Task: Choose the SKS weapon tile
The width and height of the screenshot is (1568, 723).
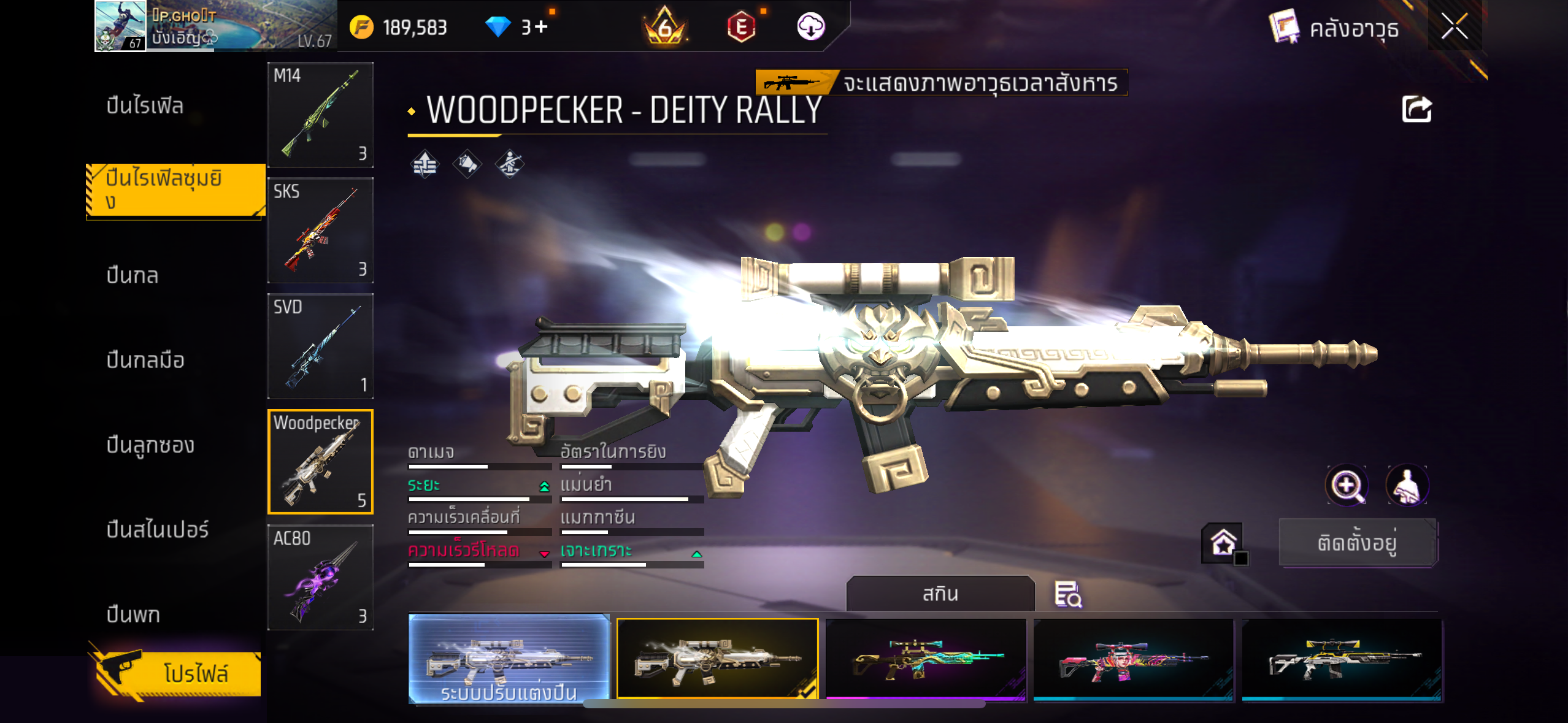Action: click(x=320, y=231)
